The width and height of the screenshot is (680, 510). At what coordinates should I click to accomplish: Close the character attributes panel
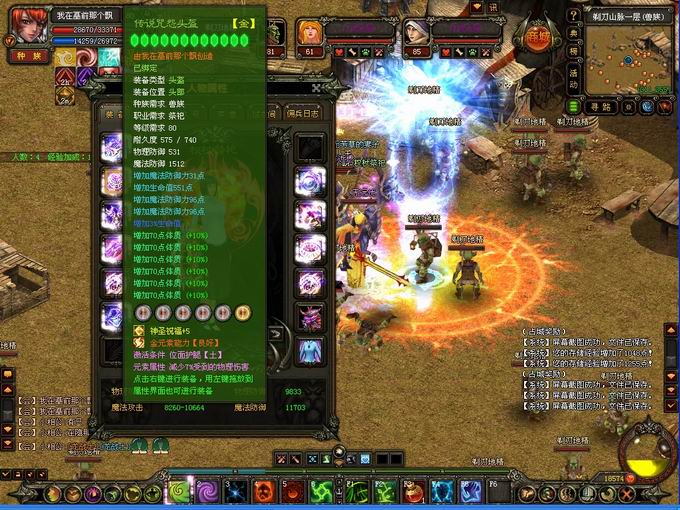point(316,89)
